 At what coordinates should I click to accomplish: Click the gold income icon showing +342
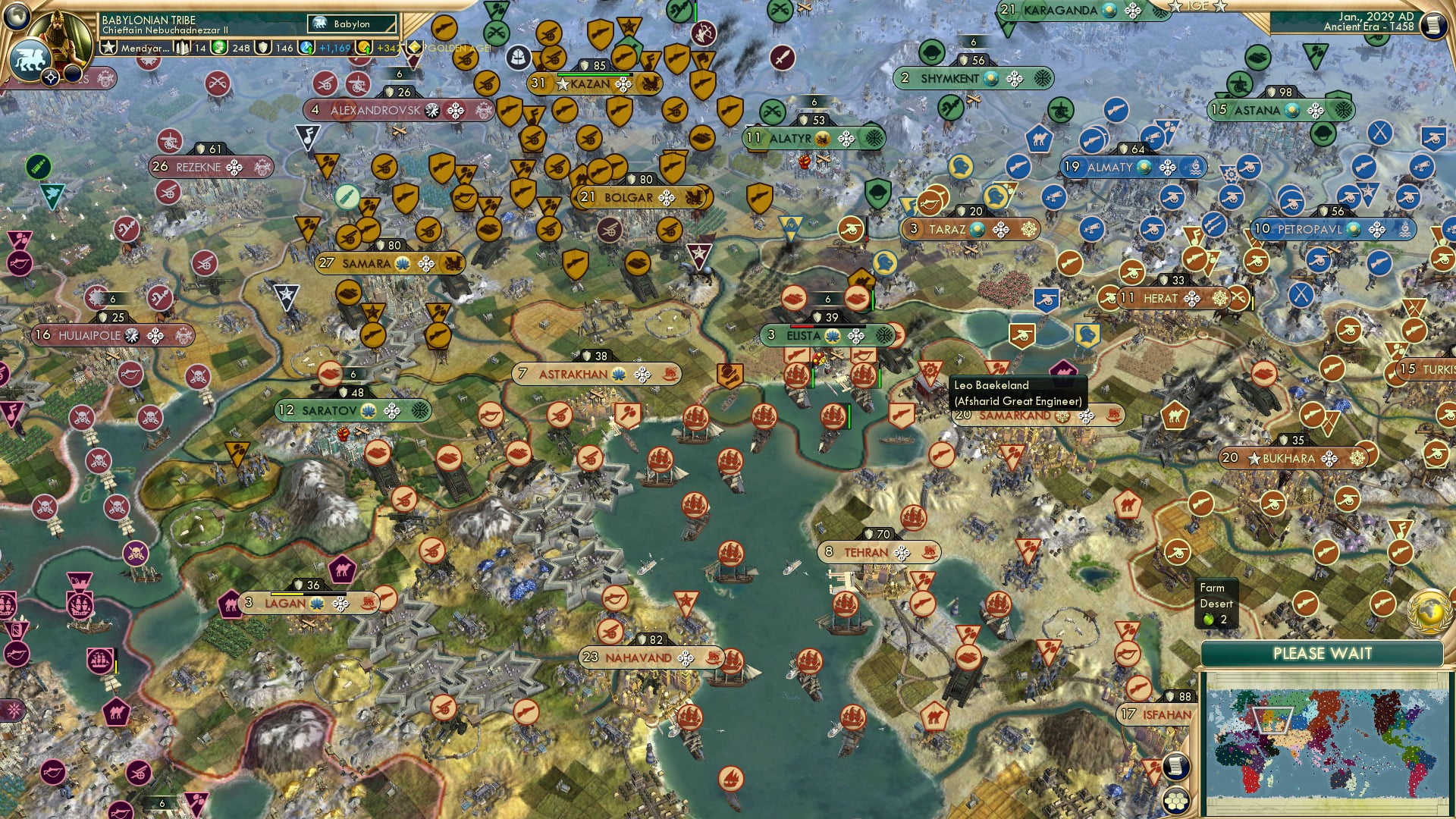[365, 49]
